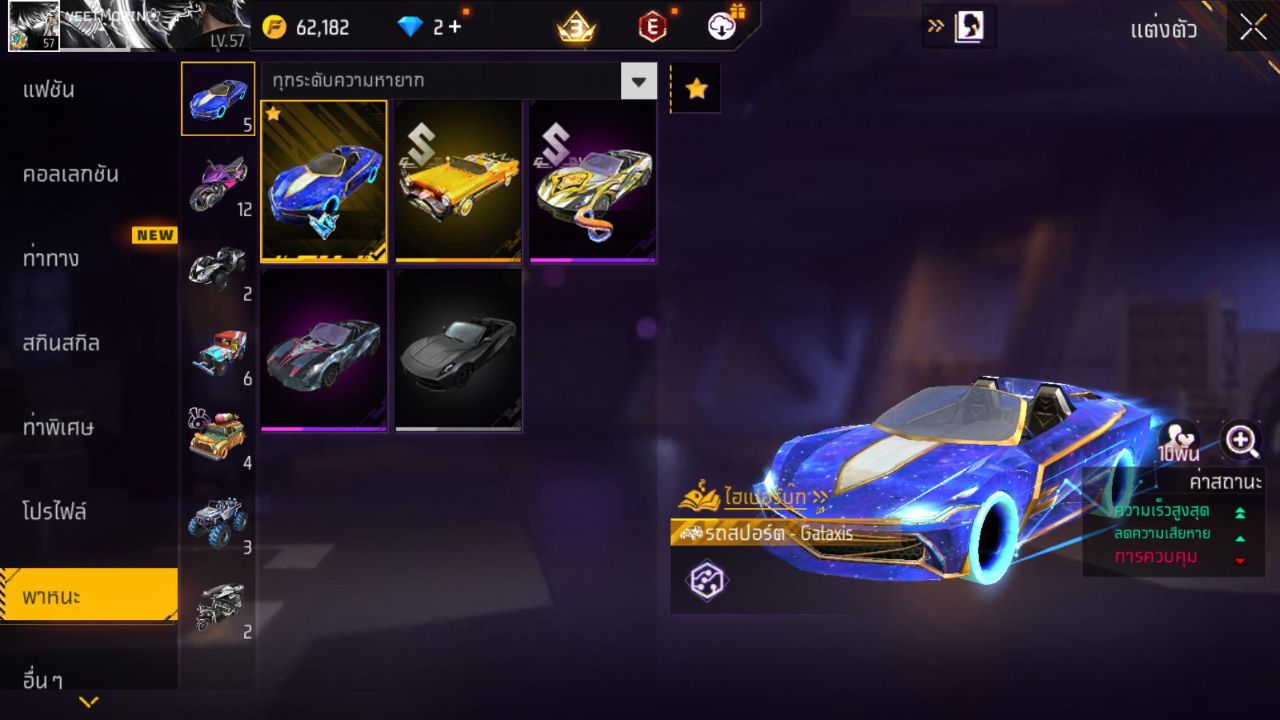
Task: Open the rarity filter dropdown
Action: [640, 81]
